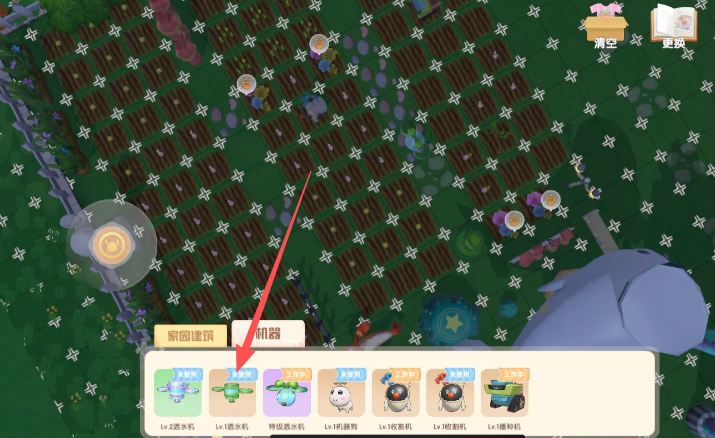Select the Lv.1 播种机 seeder machine
Screen dimensions: 715x438
504,393
